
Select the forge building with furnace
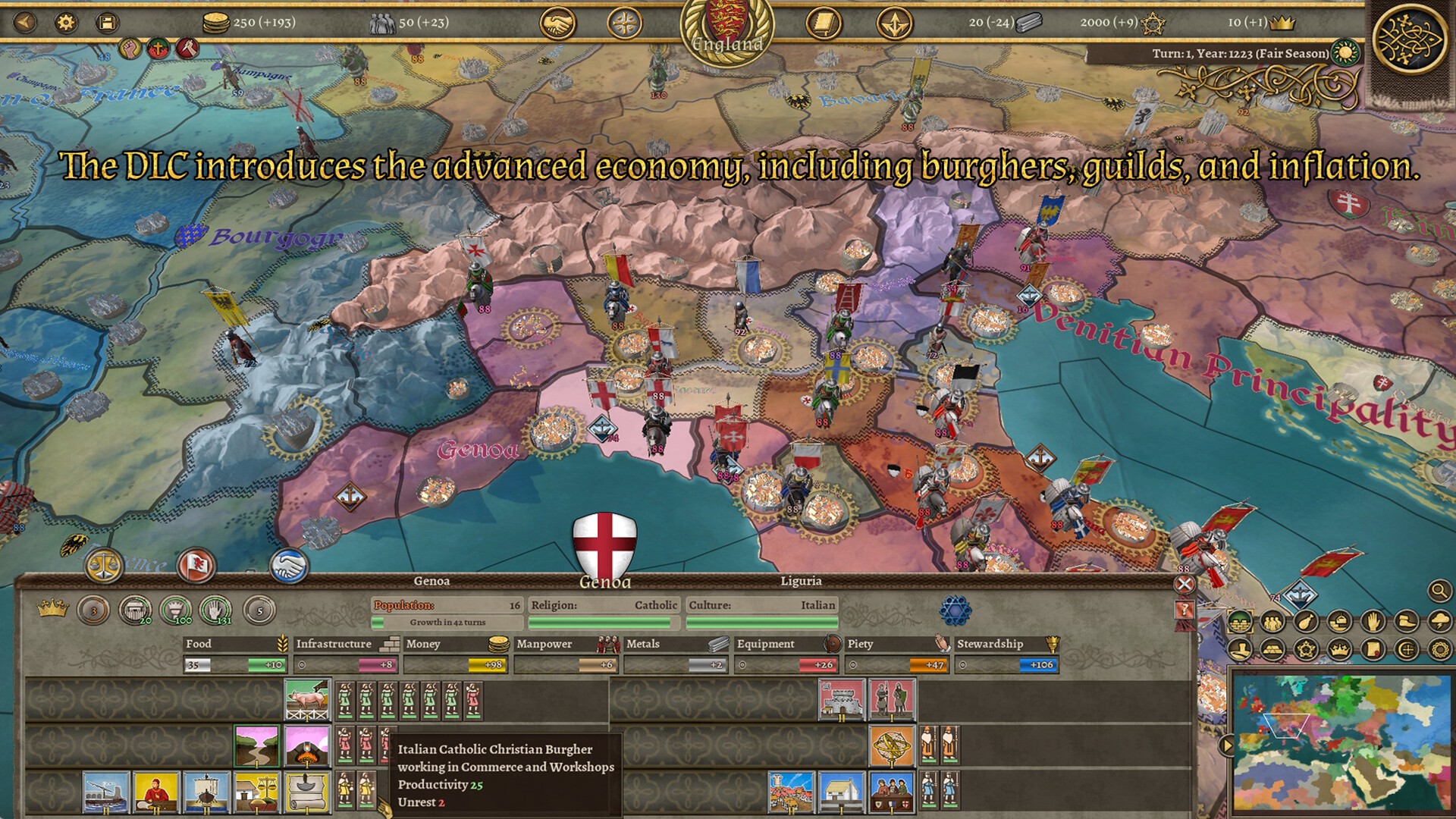[x=307, y=745]
